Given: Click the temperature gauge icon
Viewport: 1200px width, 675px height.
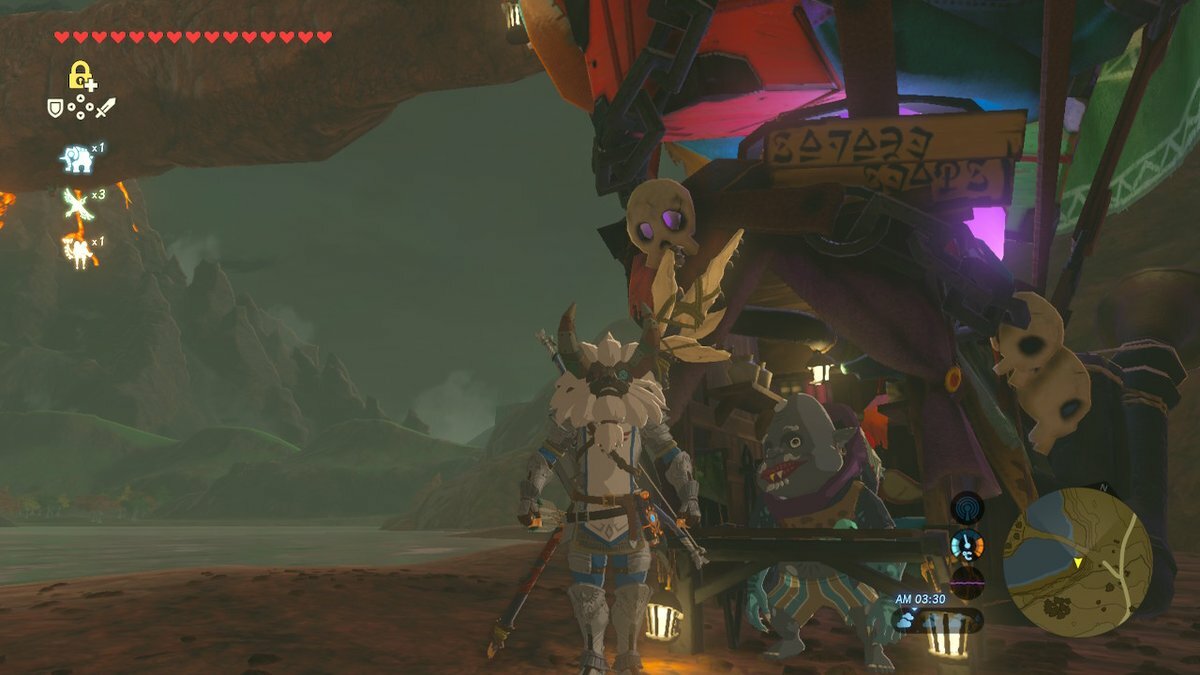Looking at the screenshot, I should (967, 545).
